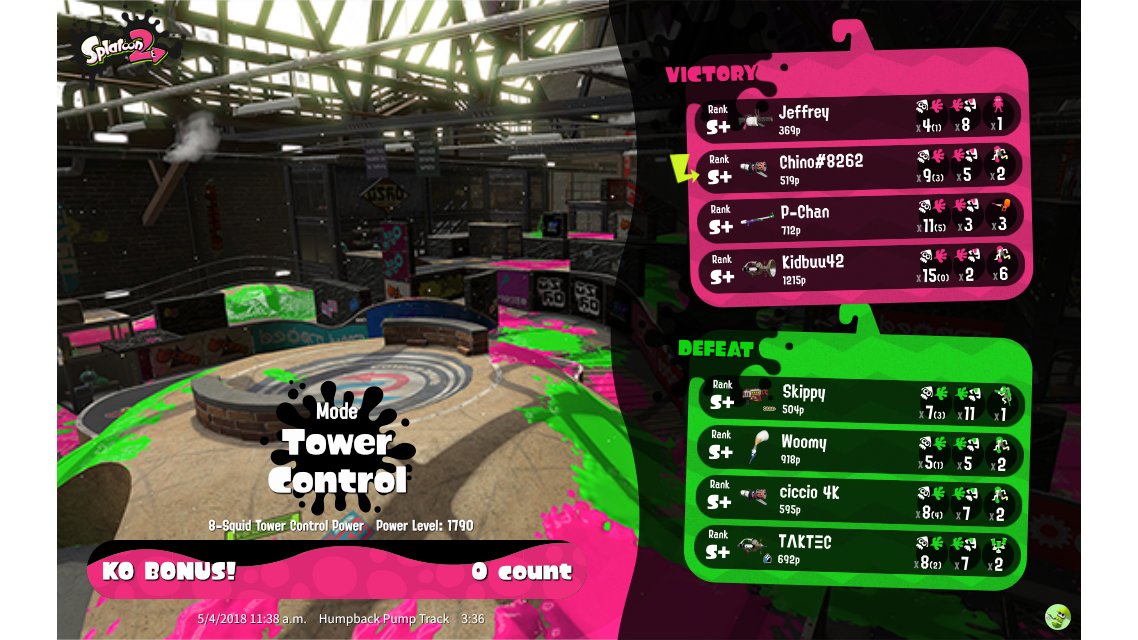Image resolution: width=1138 pixels, height=640 pixels.
Task: Click the green squid avatar icon
Action: pos(1058,616)
